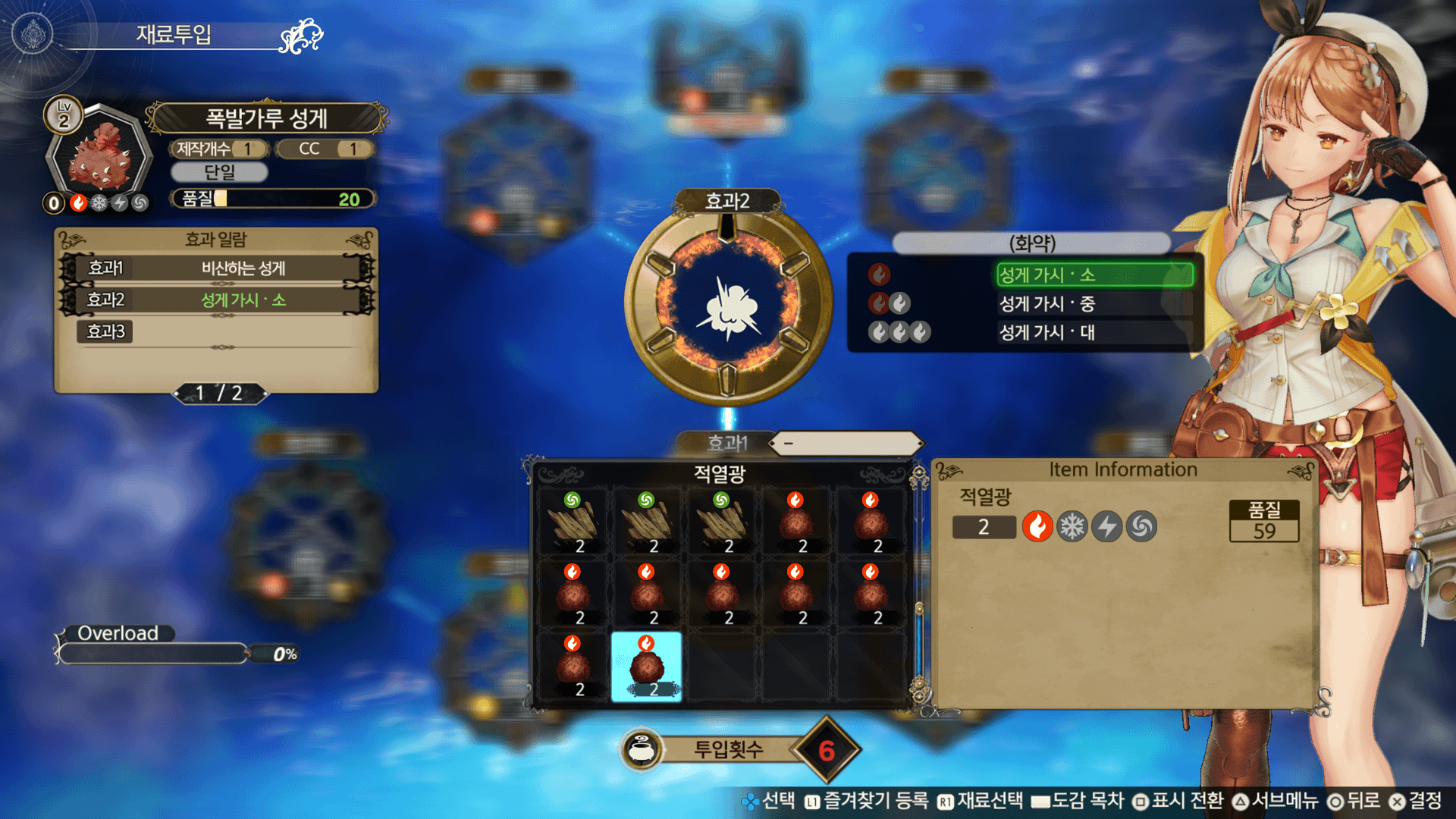Select the empty 효과3 row

click(217, 332)
